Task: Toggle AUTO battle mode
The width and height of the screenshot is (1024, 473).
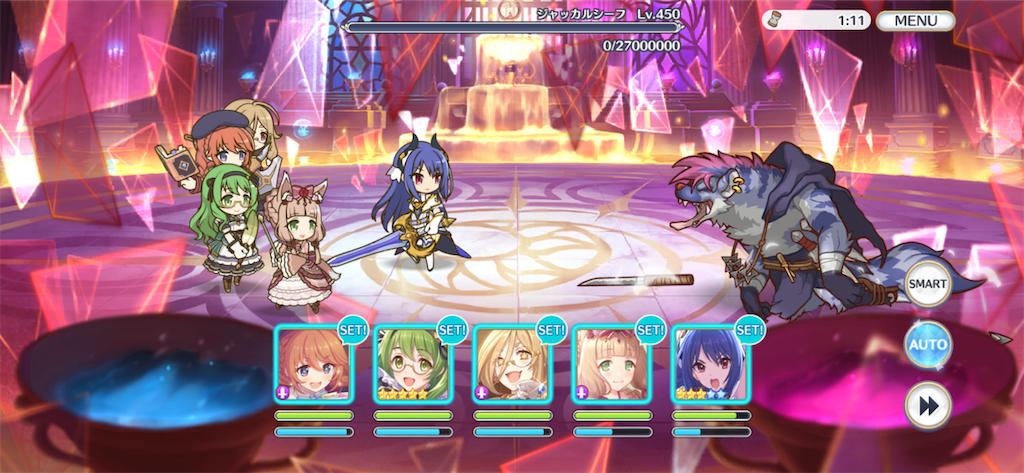Action: tap(927, 345)
